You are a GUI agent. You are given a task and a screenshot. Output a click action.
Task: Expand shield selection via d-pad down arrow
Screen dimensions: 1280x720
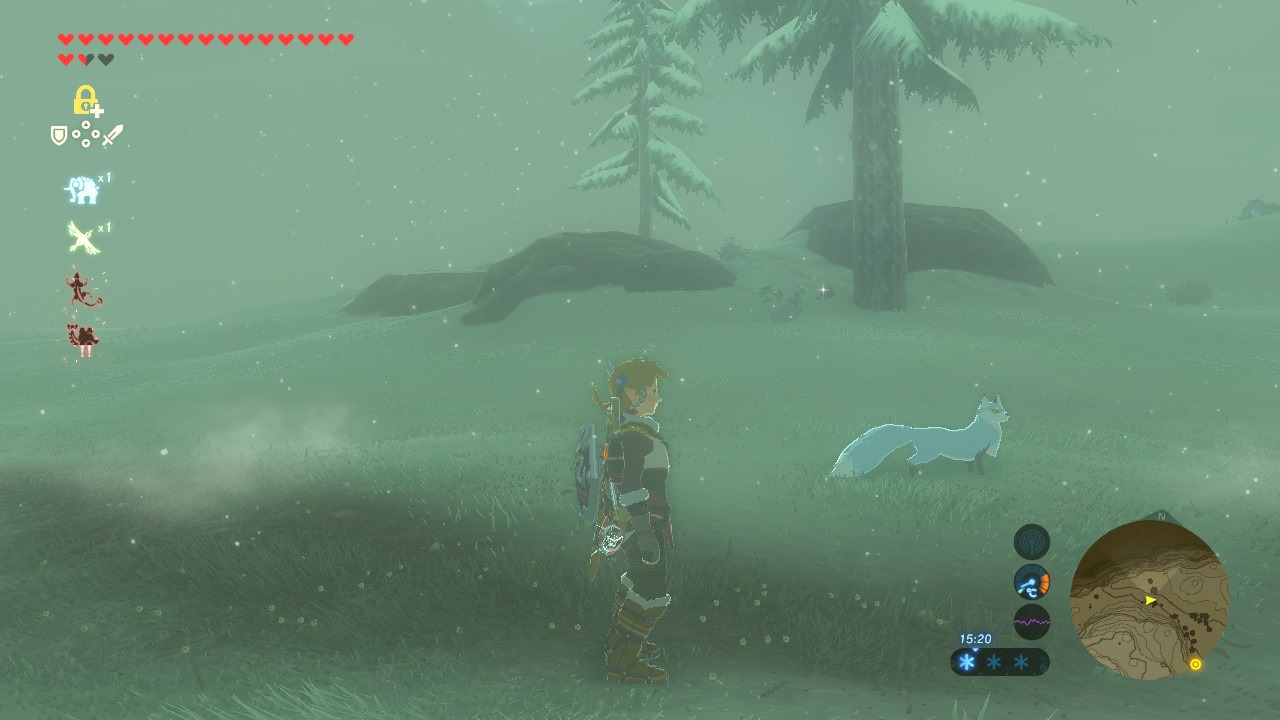[x=85, y=143]
